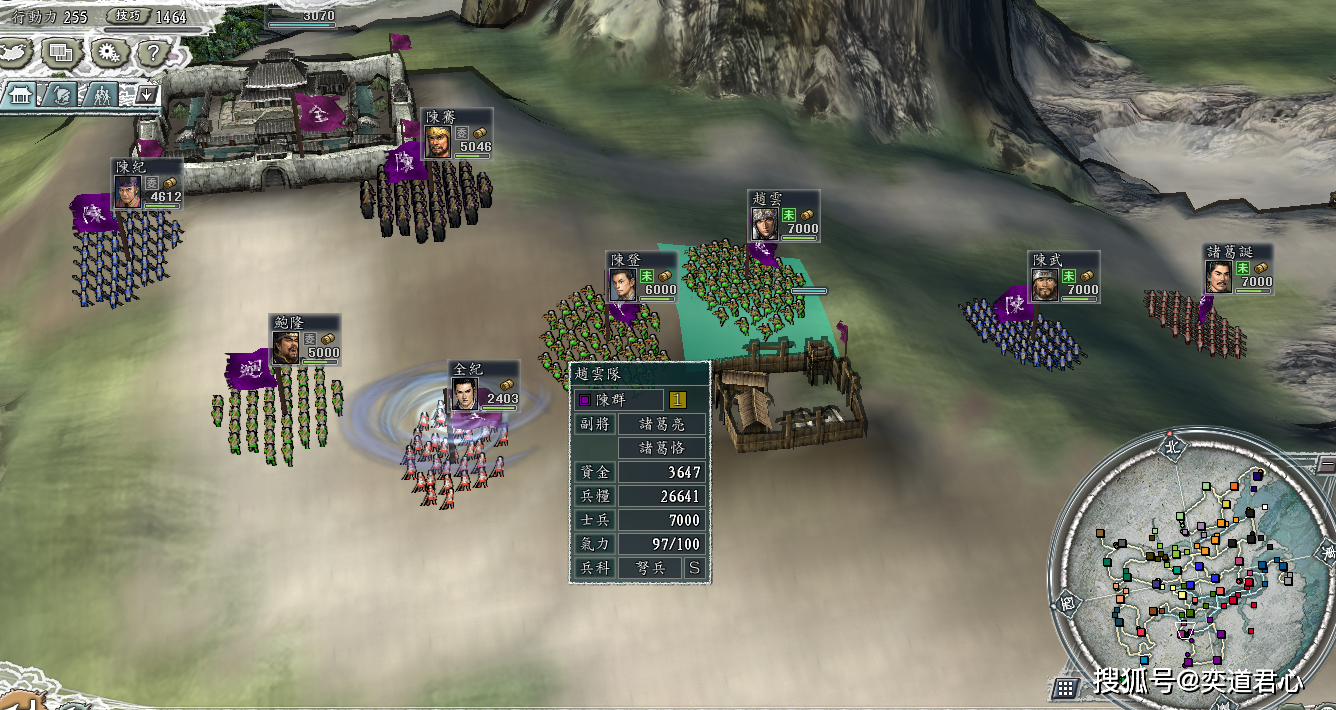Switch to the officer head tab
The width and height of the screenshot is (1336, 710).
(59, 96)
